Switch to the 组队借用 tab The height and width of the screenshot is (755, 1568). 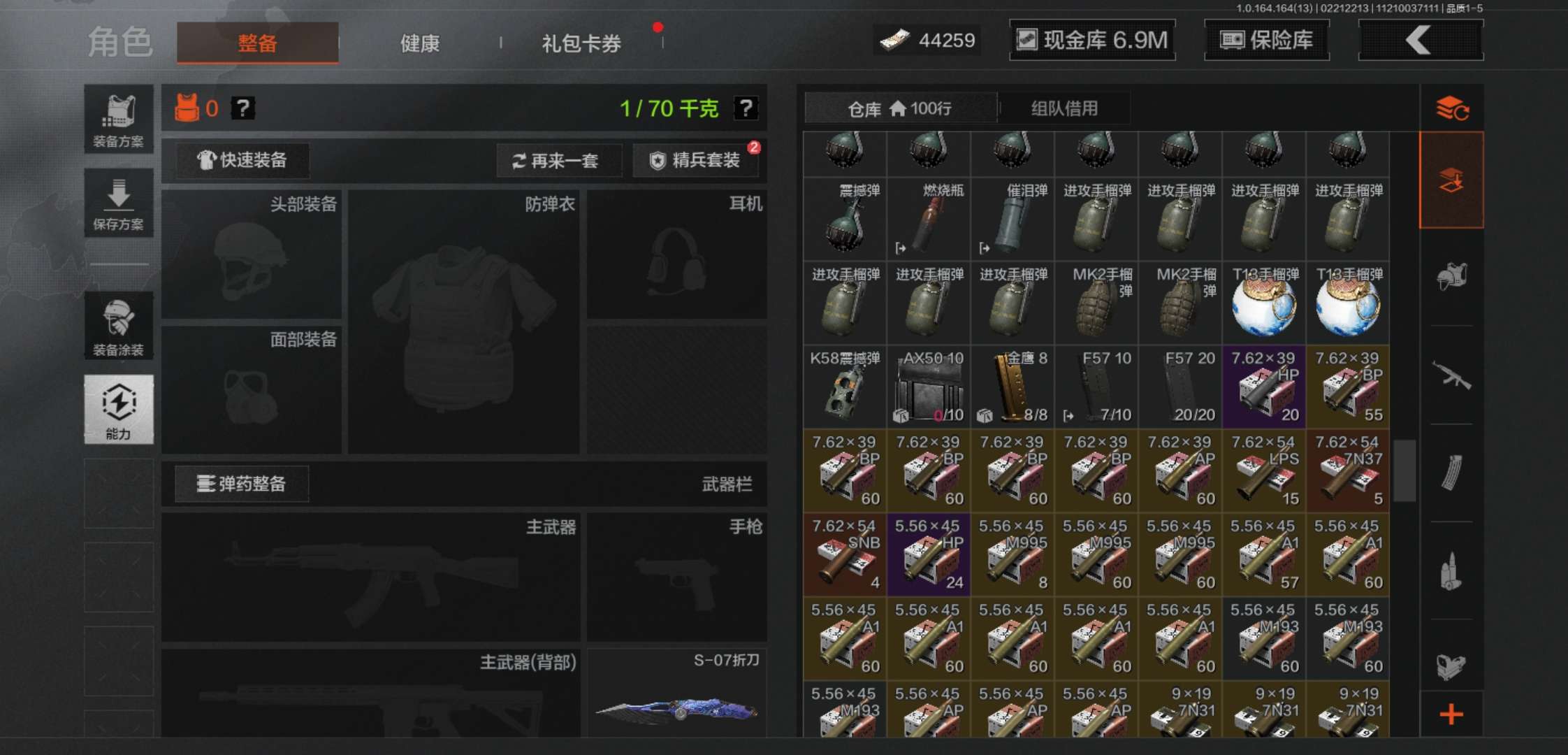pyautogui.click(x=1063, y=108)
